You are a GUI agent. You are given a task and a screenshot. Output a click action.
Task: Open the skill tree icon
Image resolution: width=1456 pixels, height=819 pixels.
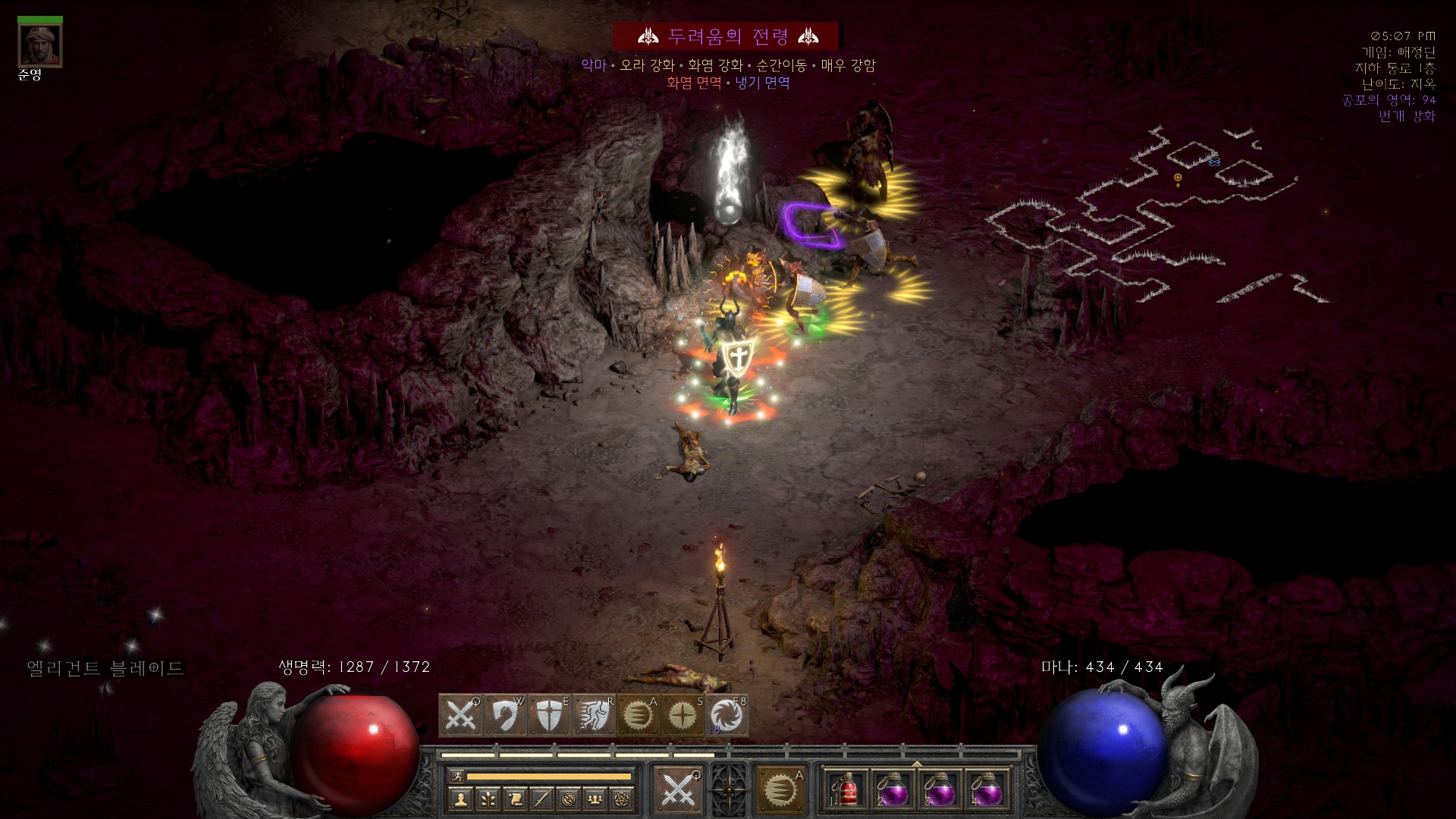point(488,798)
